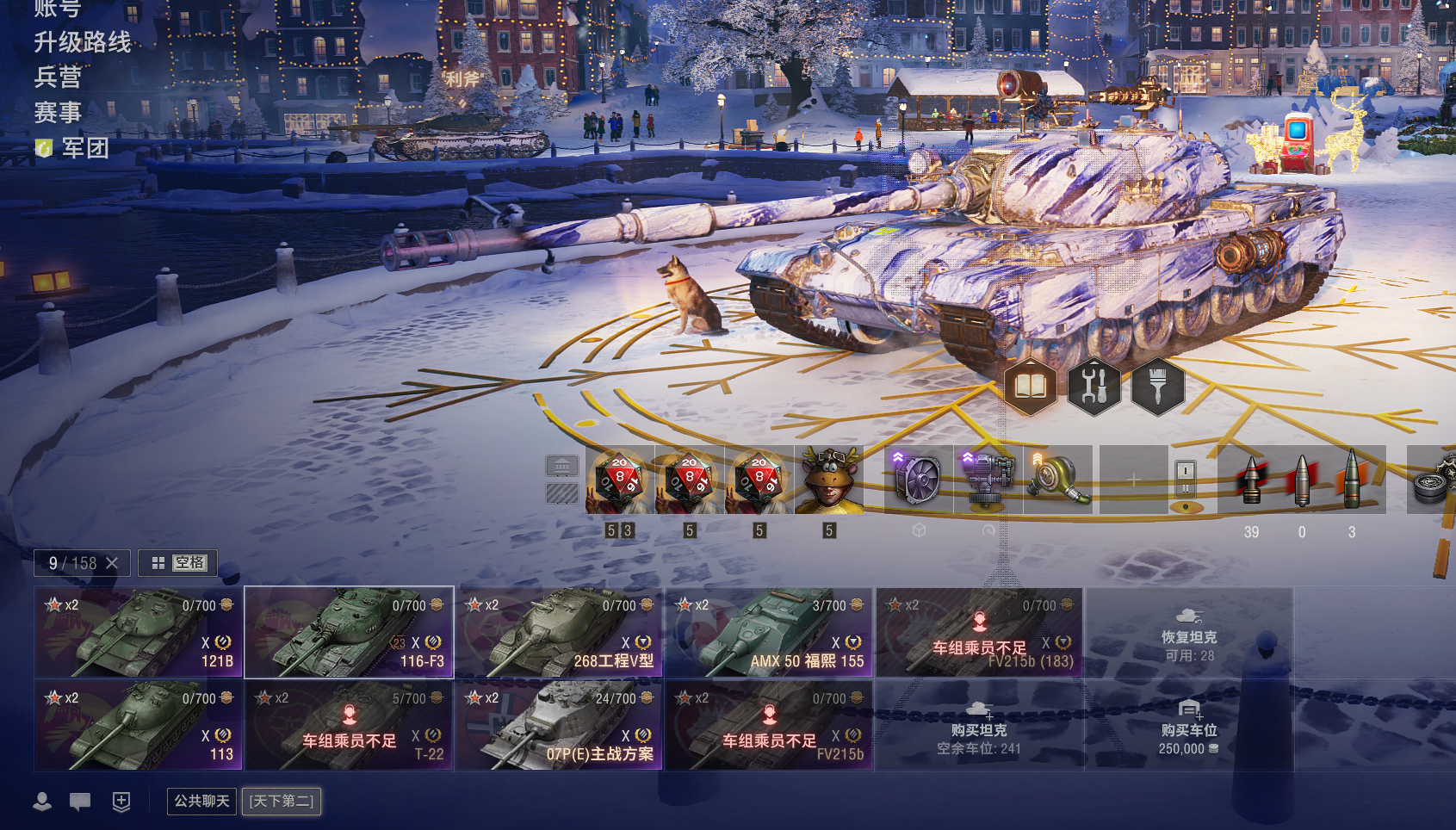Open the 升级路线 tech tree menu
The height and width of the screenshot is (830, 1456).
[x=83, y=42]
